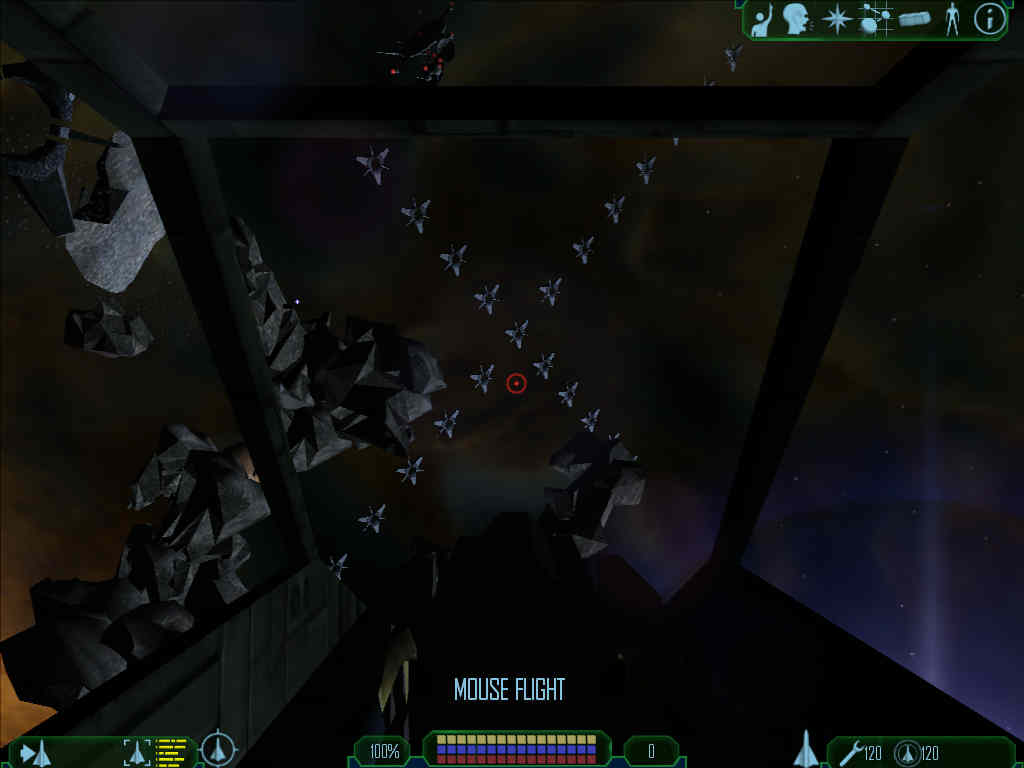Click the lone ship icon beside the wrench panel
Viewport: 1024px width, 768px height.
(805, 749)
